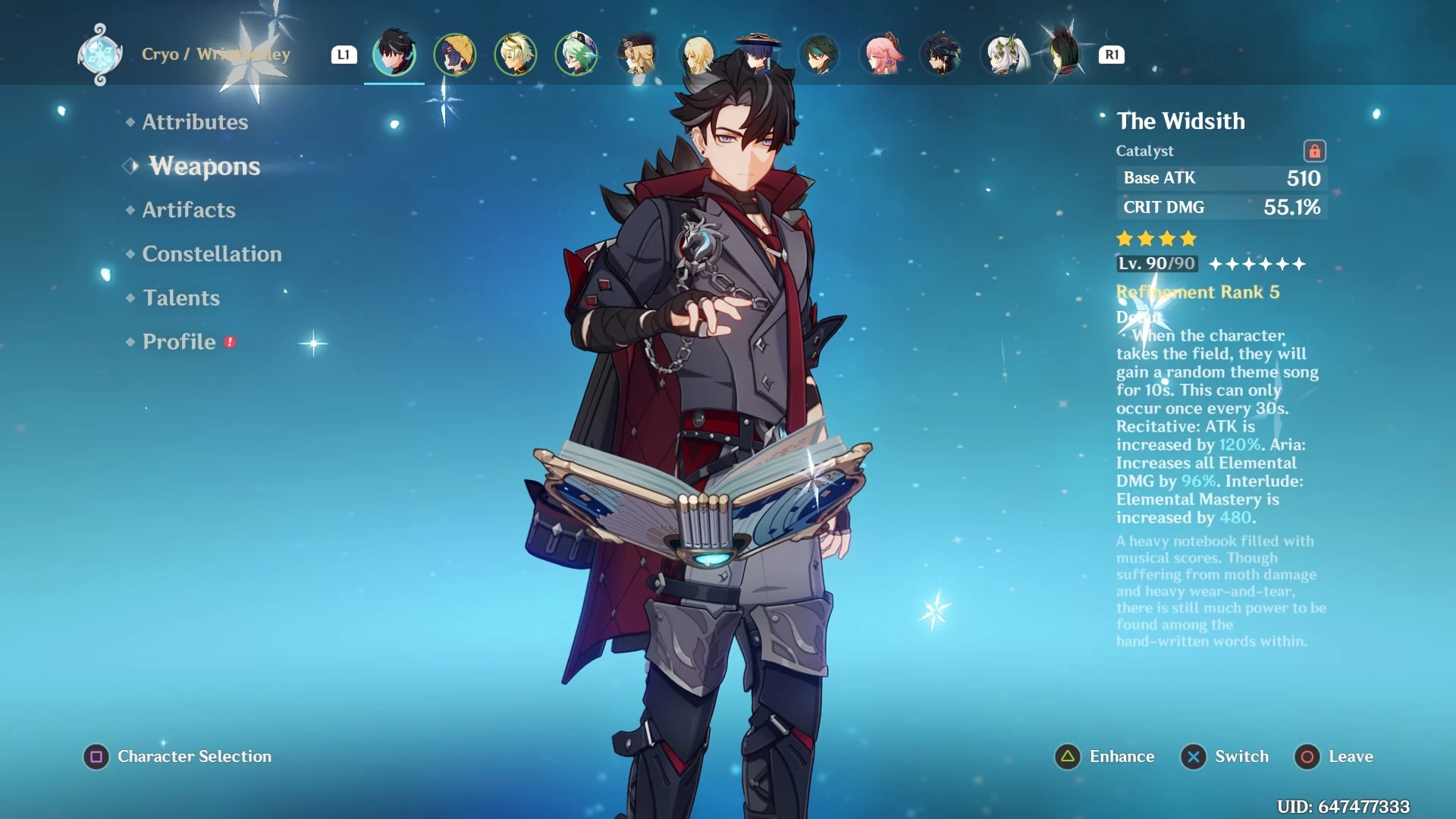The width and height of the screenshot is (1456, 819).
Task: Select the Weapons menu entry
Action: click(x=204, y=166)
